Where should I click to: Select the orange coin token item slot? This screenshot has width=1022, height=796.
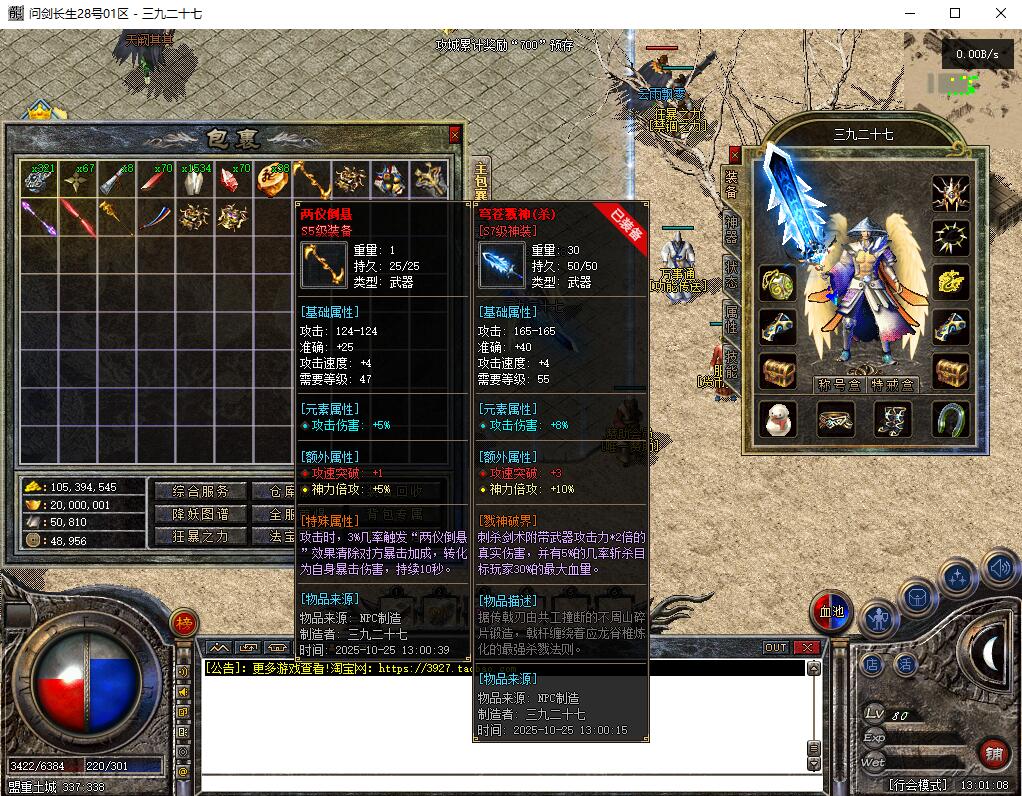(x=272, y=180)
